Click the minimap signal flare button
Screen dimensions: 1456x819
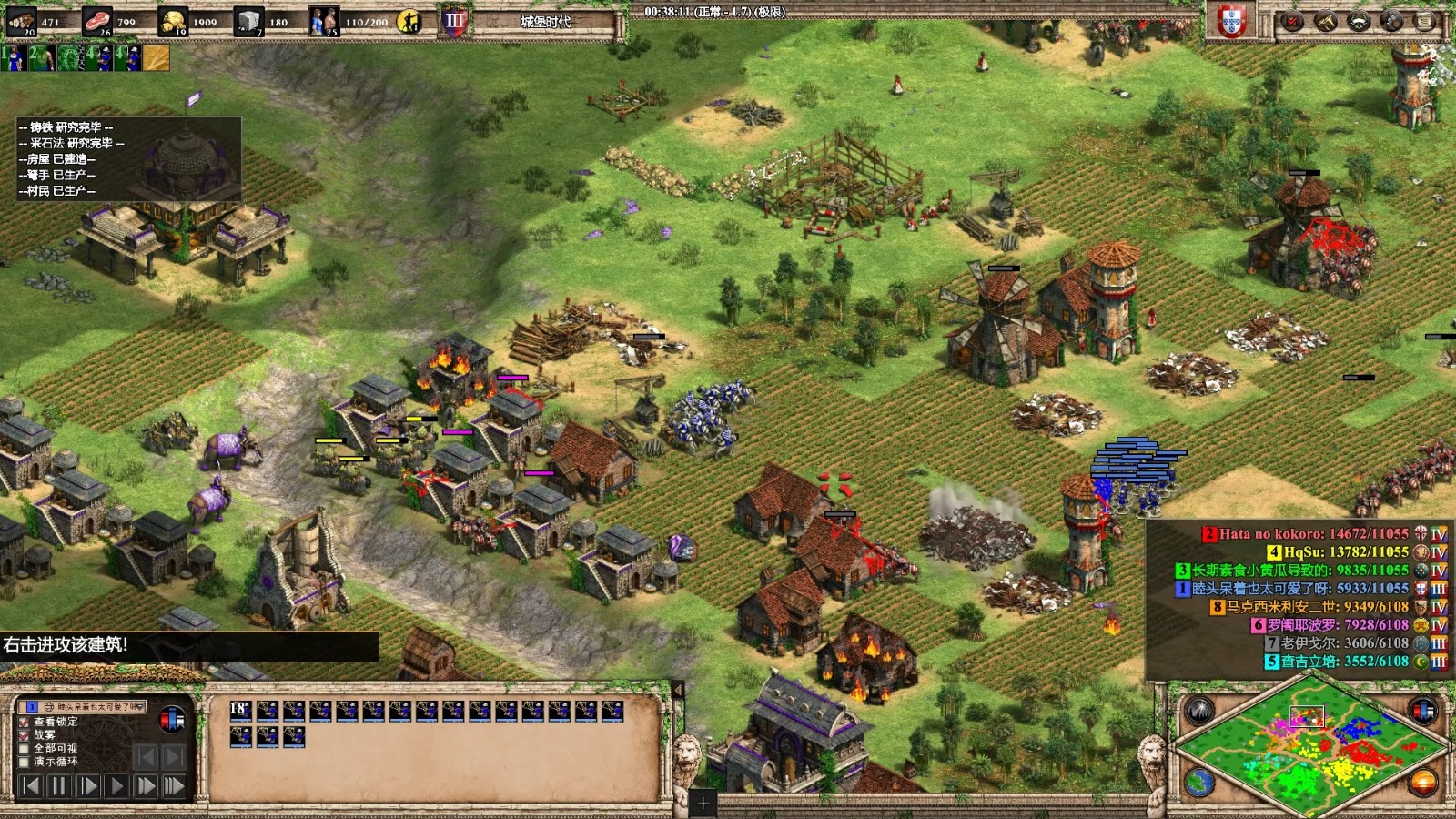pos(1198,711)
